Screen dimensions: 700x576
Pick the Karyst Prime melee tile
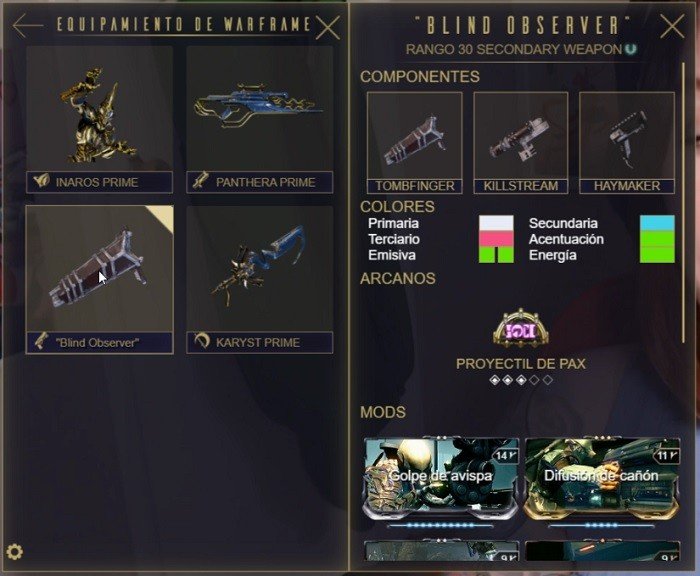[x=260, y=279]
